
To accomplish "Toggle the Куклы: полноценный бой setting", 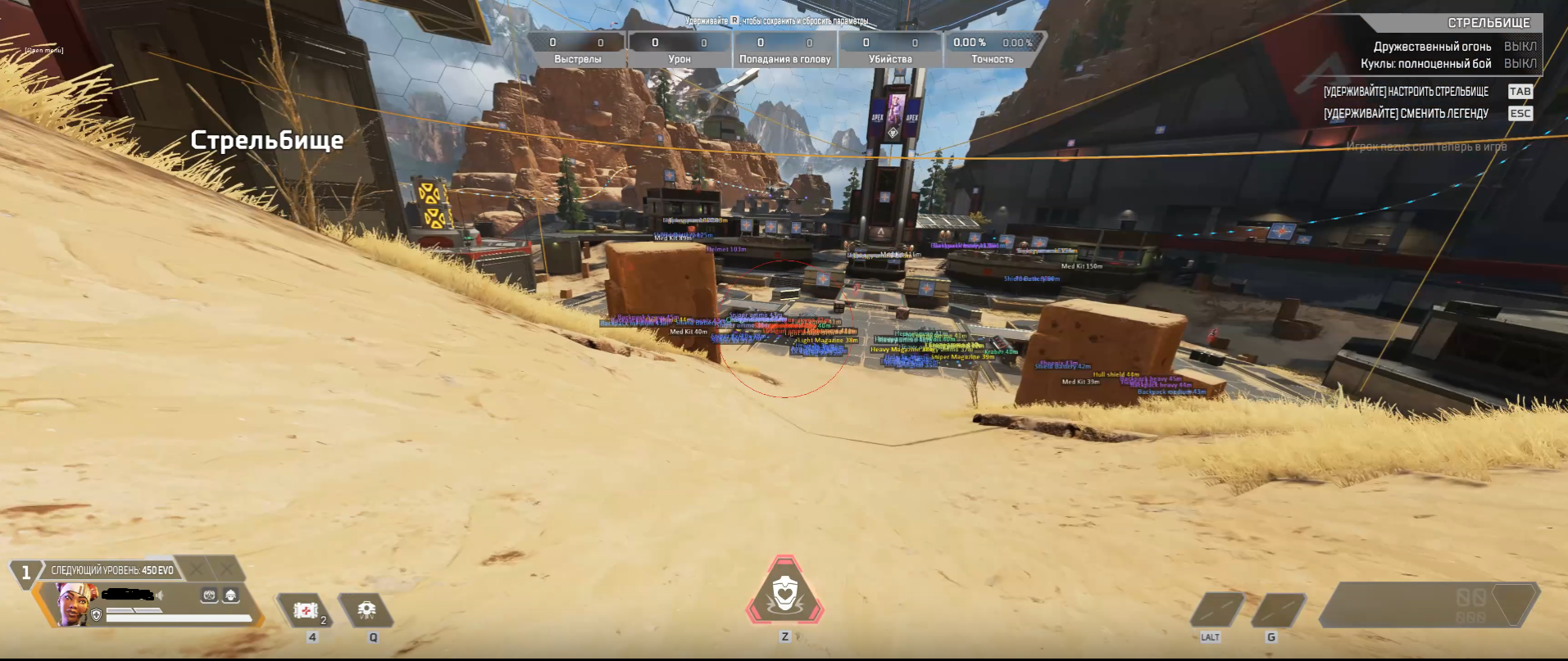I will [1520, 64].
